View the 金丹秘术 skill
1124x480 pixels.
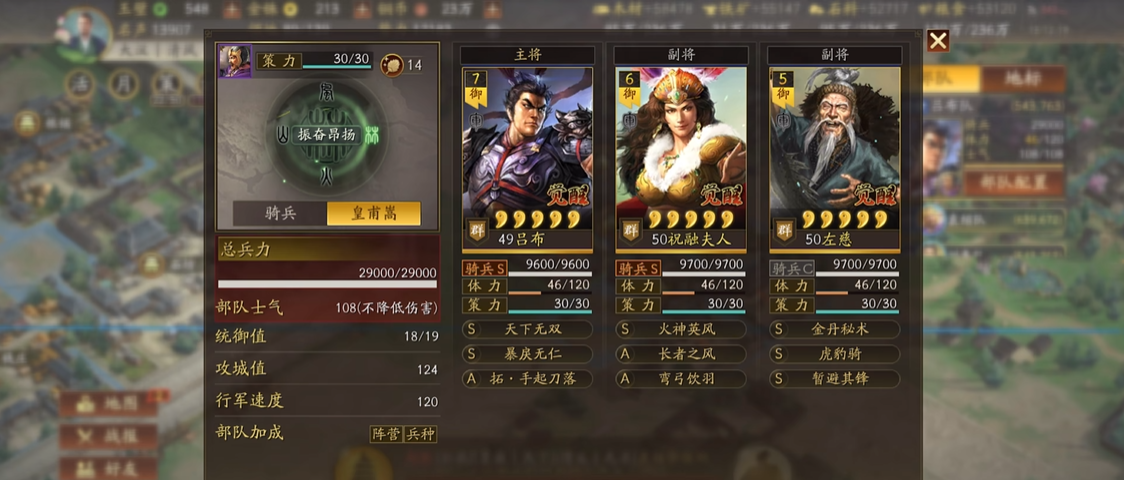[834, 329]
